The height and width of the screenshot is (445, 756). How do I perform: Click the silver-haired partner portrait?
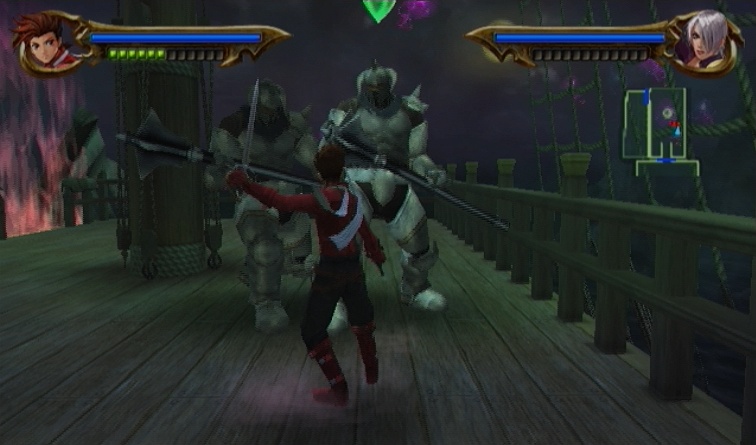(x=712, y=42)
